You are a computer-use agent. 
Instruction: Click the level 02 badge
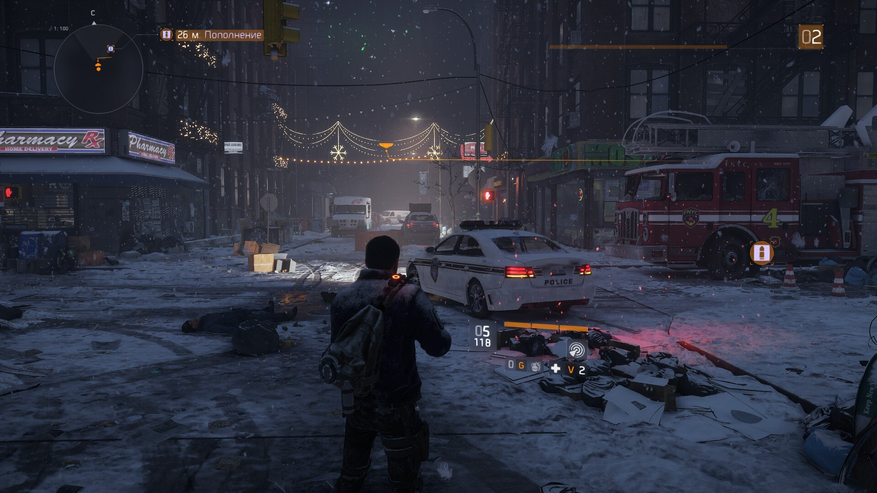pyautogui.click(x=810, y=37)
